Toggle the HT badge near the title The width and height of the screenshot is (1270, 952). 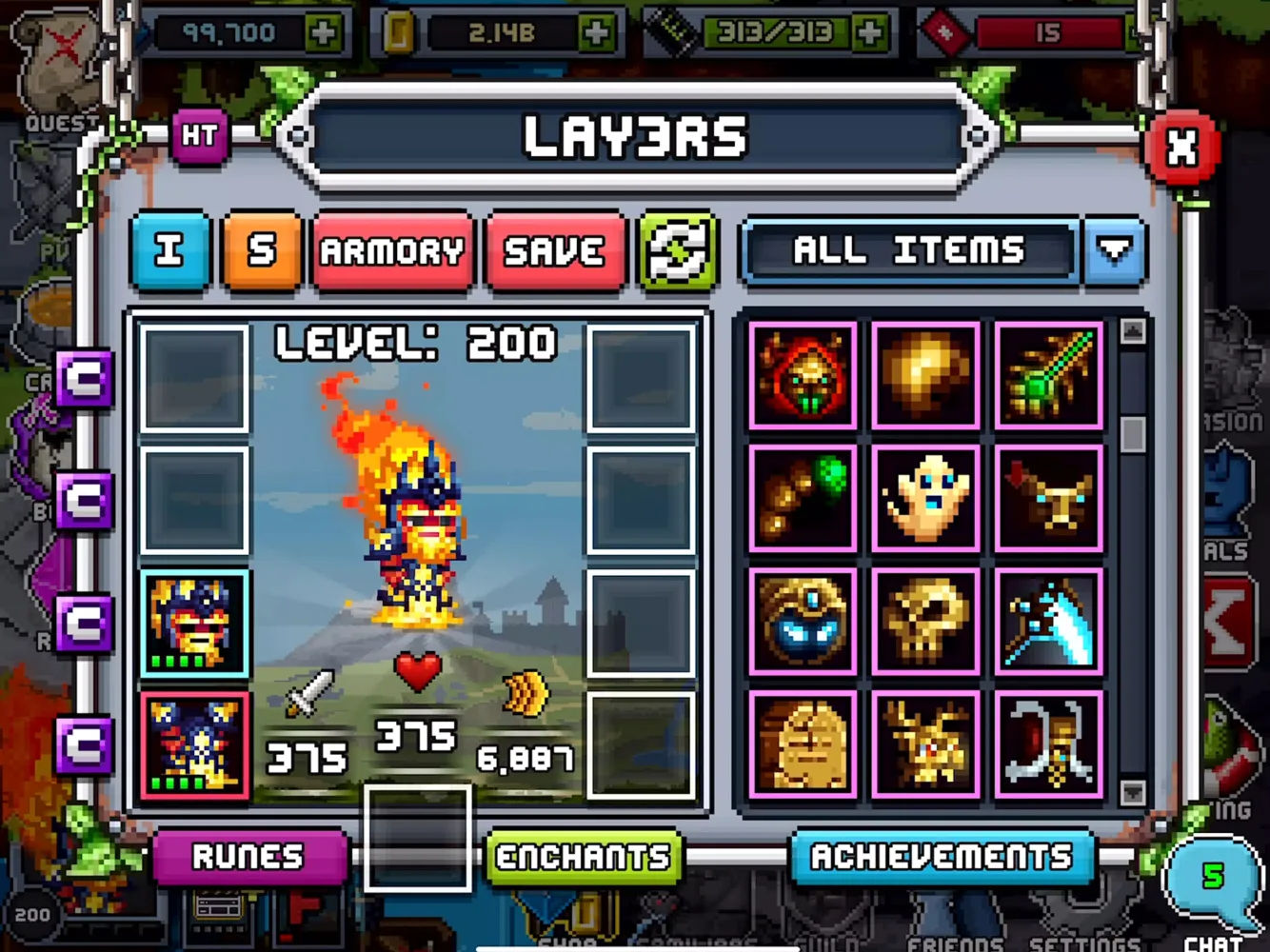[201, 136]
